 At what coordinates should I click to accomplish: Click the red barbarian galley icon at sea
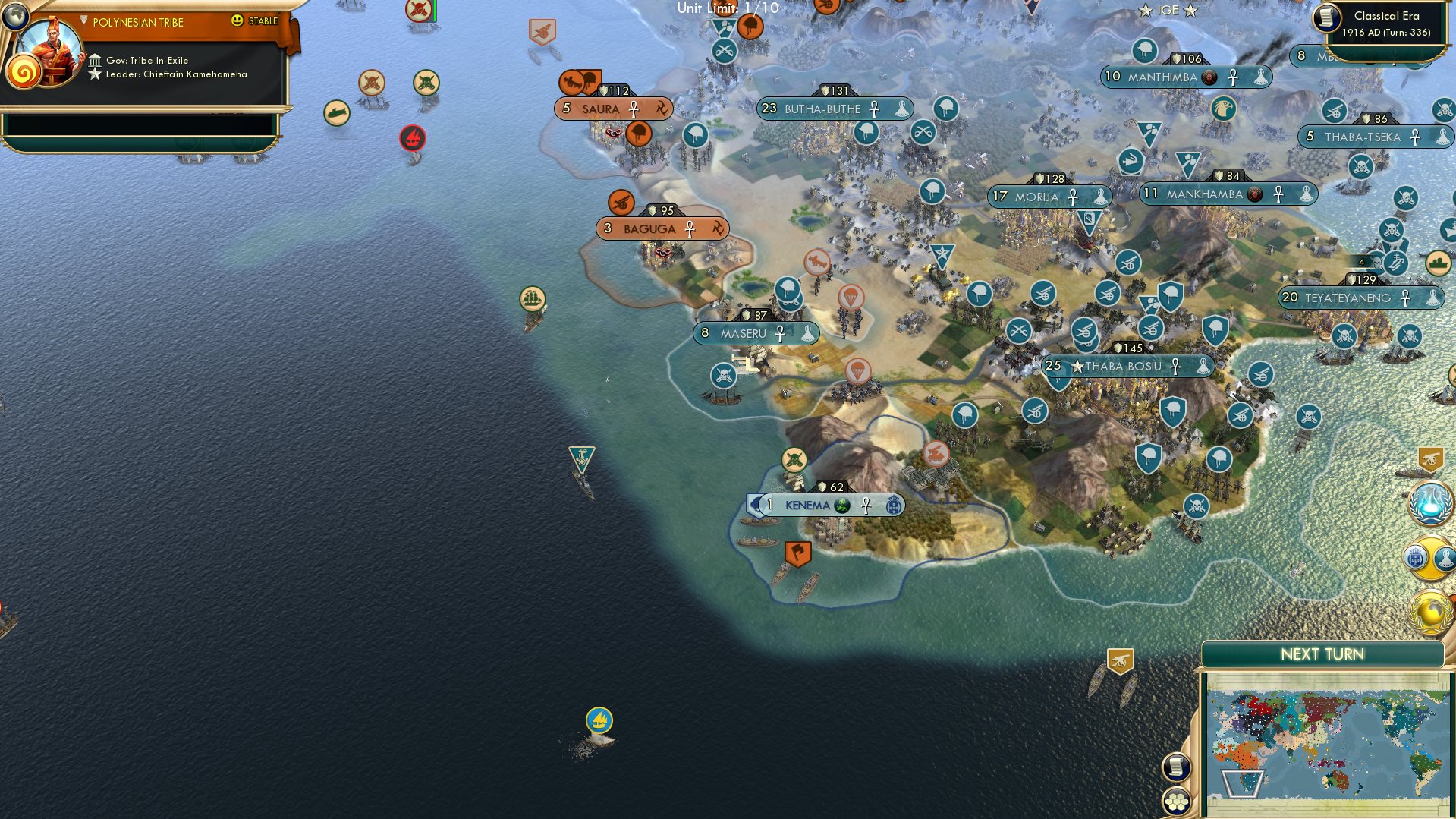pos(412,139)
